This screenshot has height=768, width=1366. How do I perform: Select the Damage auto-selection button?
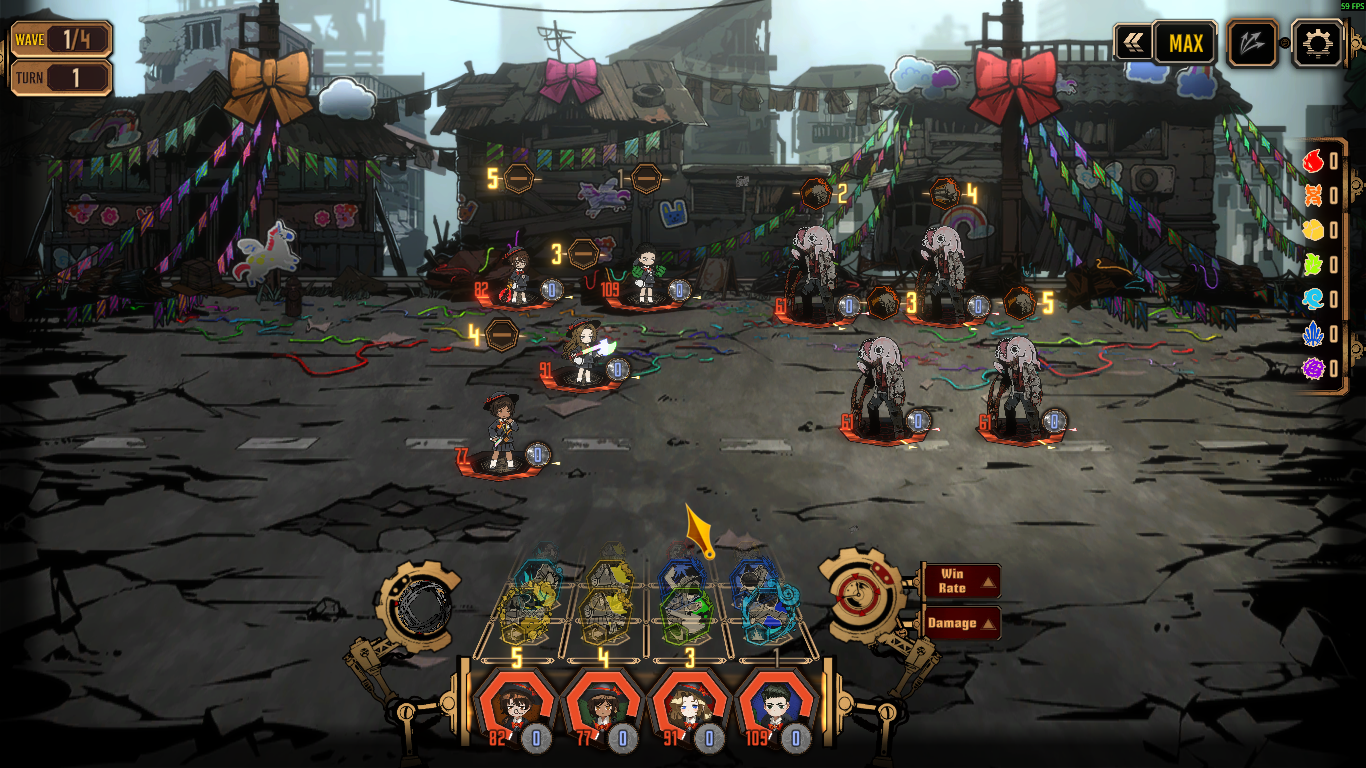(x=961, y=623)
